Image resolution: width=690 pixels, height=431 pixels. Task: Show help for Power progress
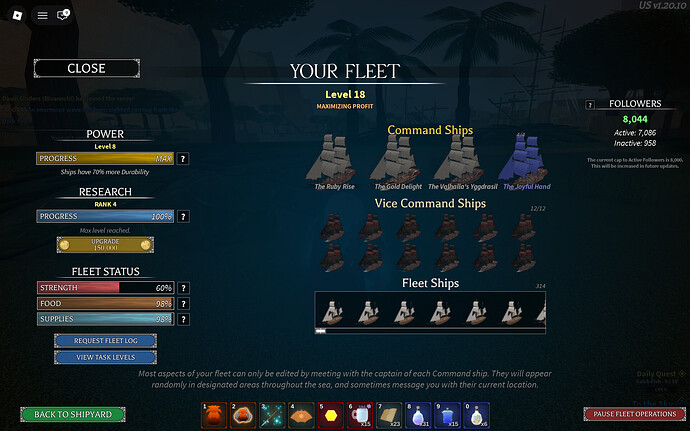click(x=184, y=159)
